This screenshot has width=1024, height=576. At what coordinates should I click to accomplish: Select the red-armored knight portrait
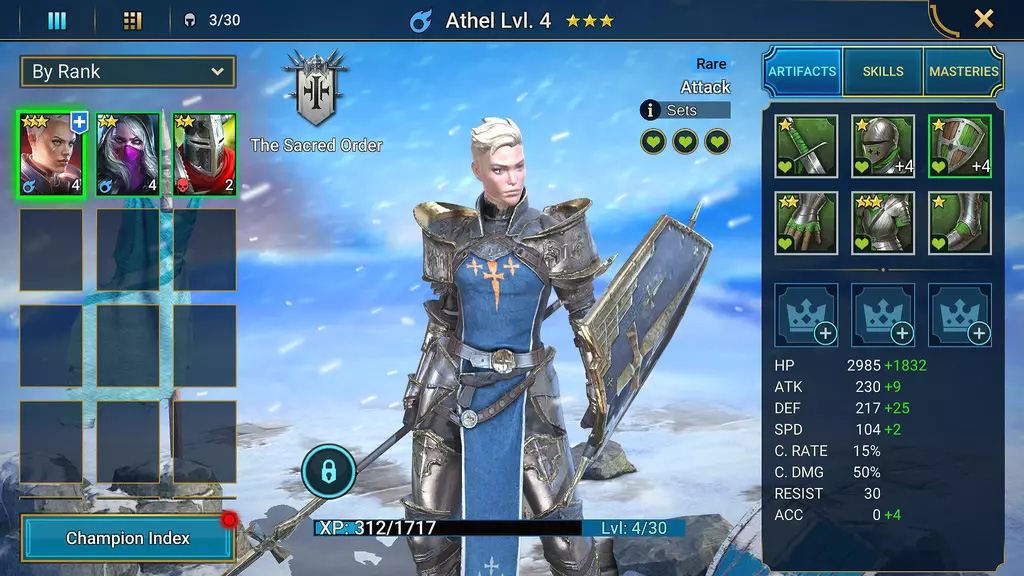[204, 153]
